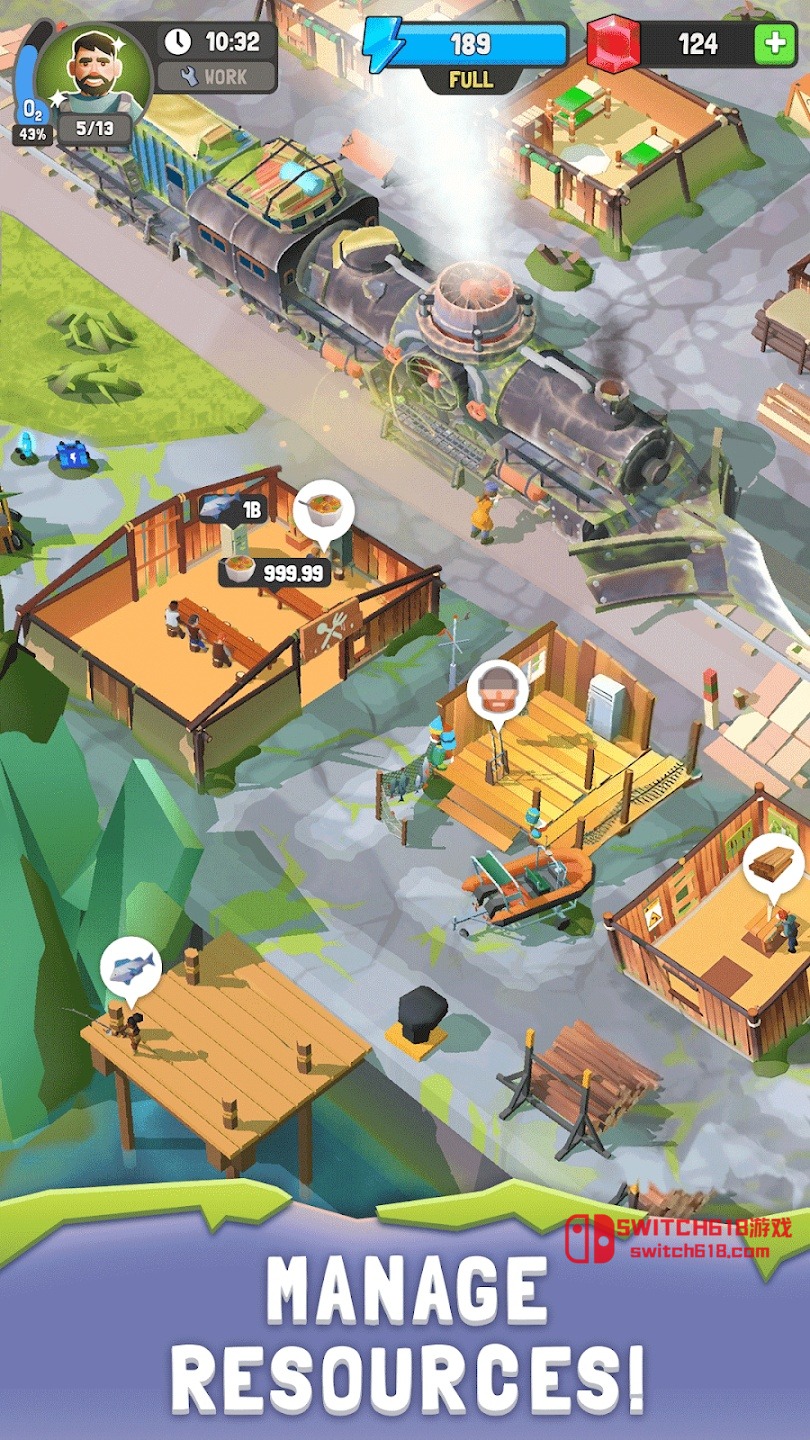
Task: Collect the fish bubble above the dock
Action: pyautogui.click(x=131, y=967)
